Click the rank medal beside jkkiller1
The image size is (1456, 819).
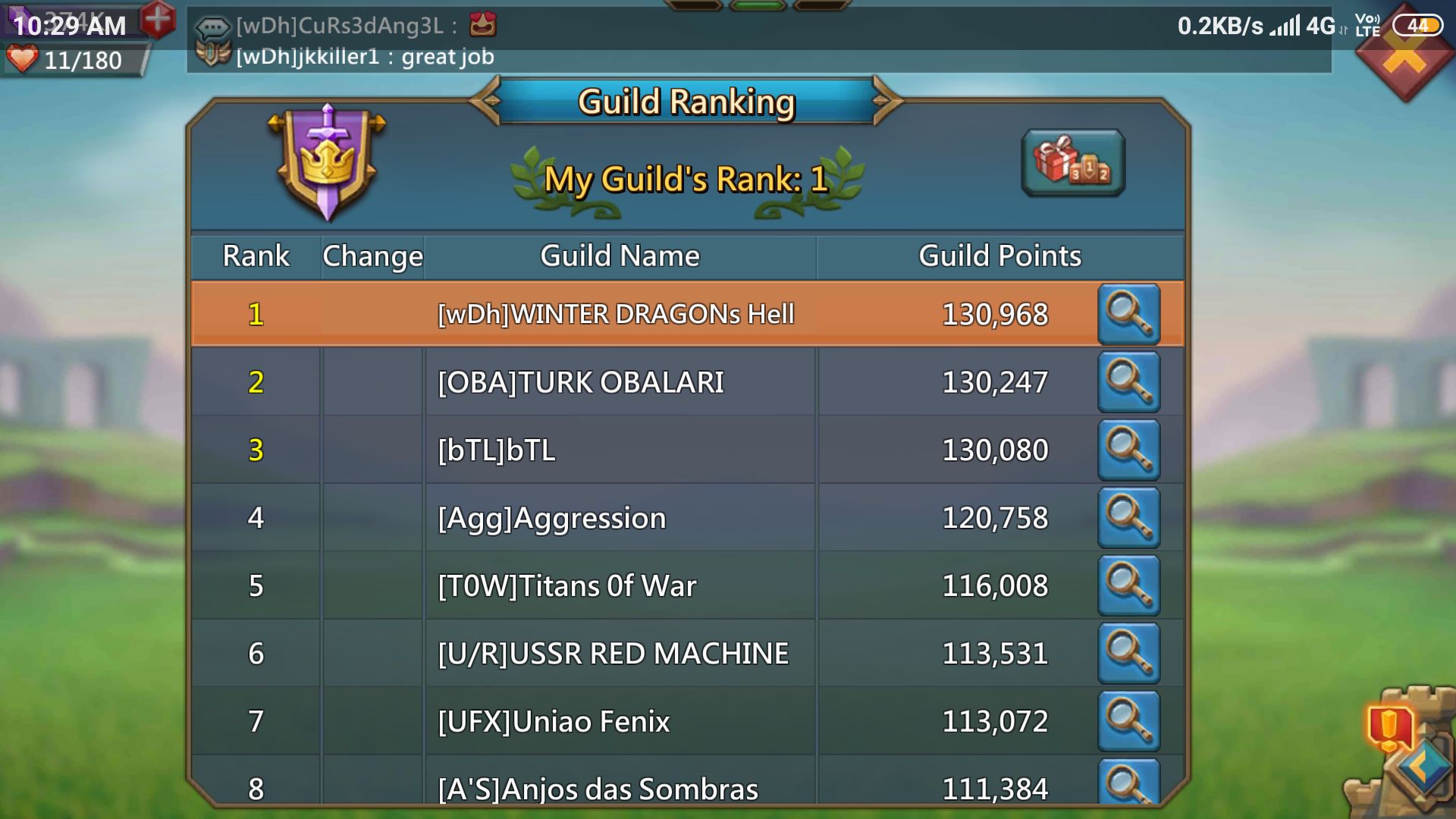[215, 54]
